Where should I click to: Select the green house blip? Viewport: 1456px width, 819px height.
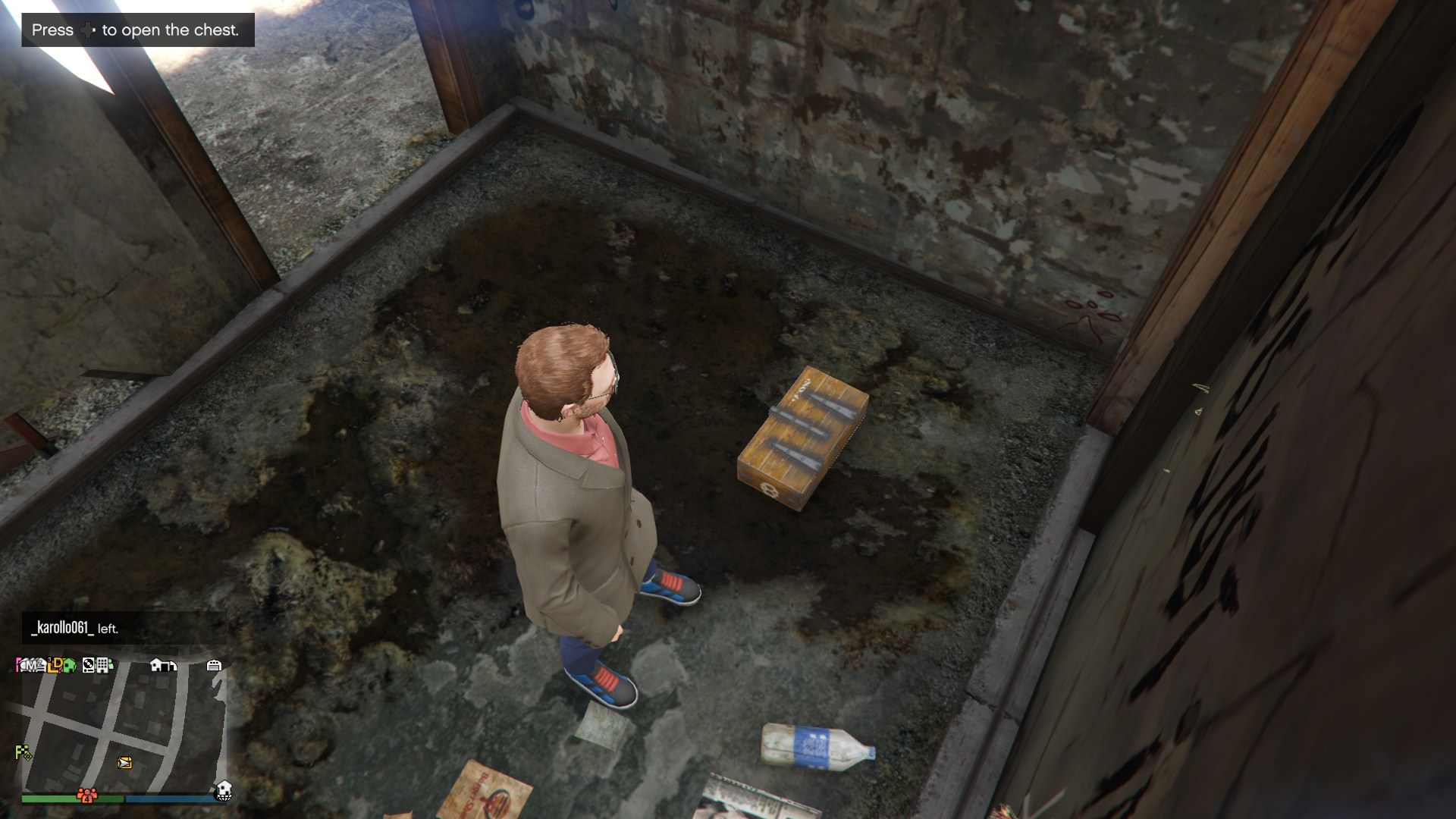70,666
